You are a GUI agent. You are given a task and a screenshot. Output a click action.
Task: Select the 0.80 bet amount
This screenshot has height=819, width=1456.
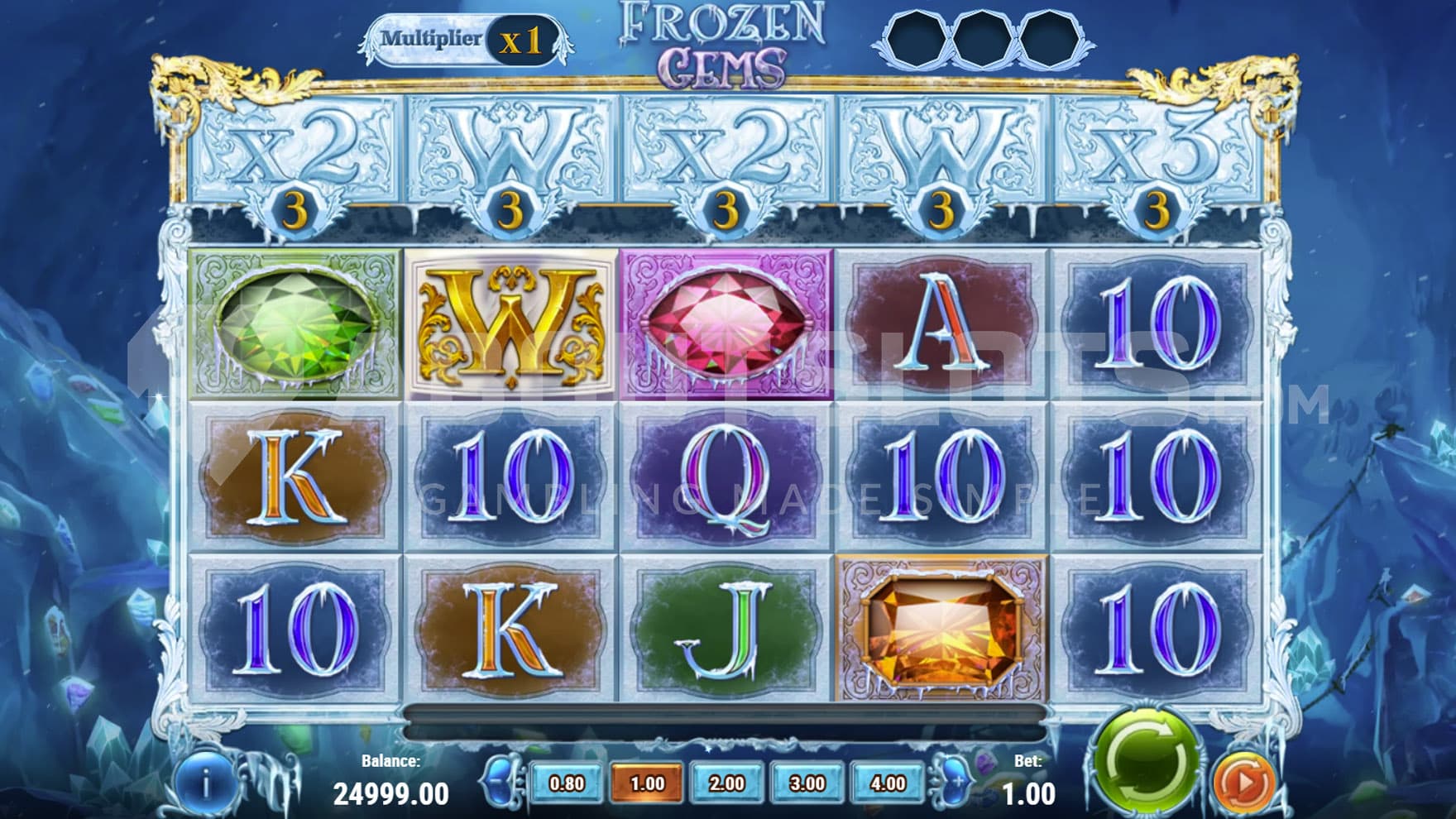567,783
